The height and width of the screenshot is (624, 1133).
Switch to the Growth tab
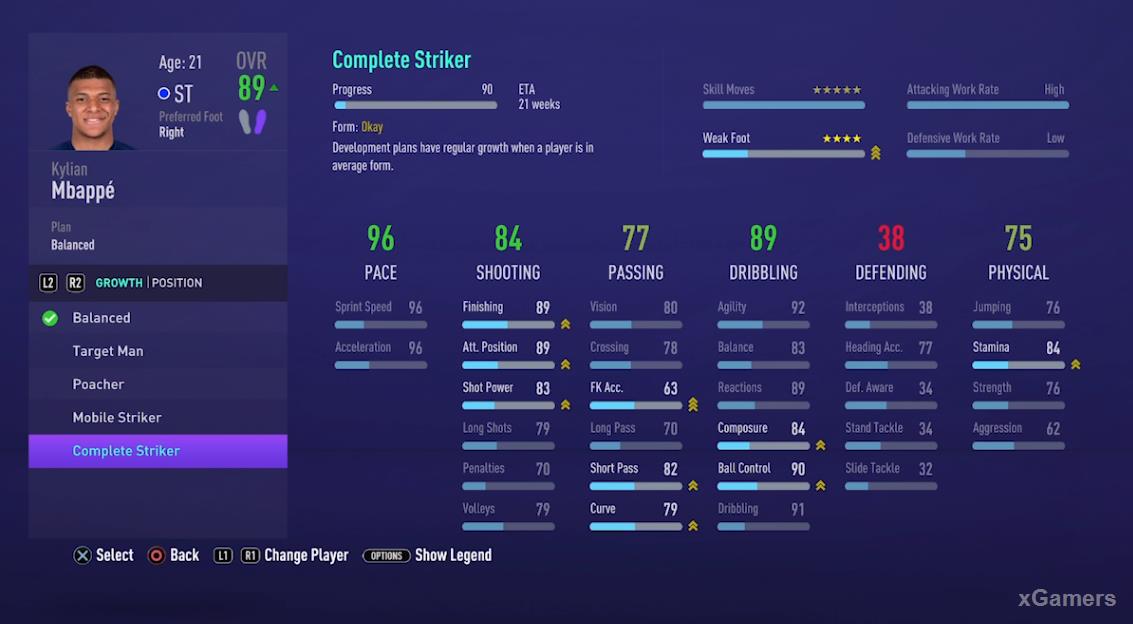coord(119,283)
